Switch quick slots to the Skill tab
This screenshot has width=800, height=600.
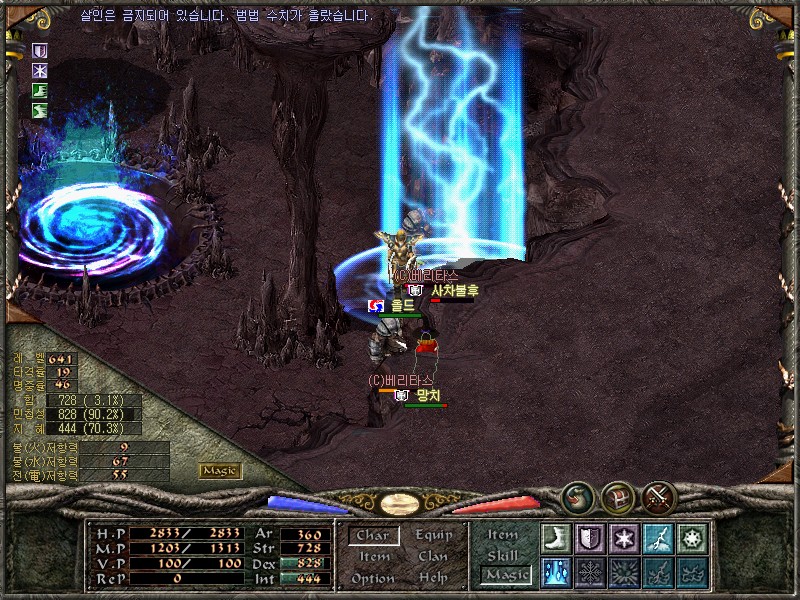click(x=505, y=555)
